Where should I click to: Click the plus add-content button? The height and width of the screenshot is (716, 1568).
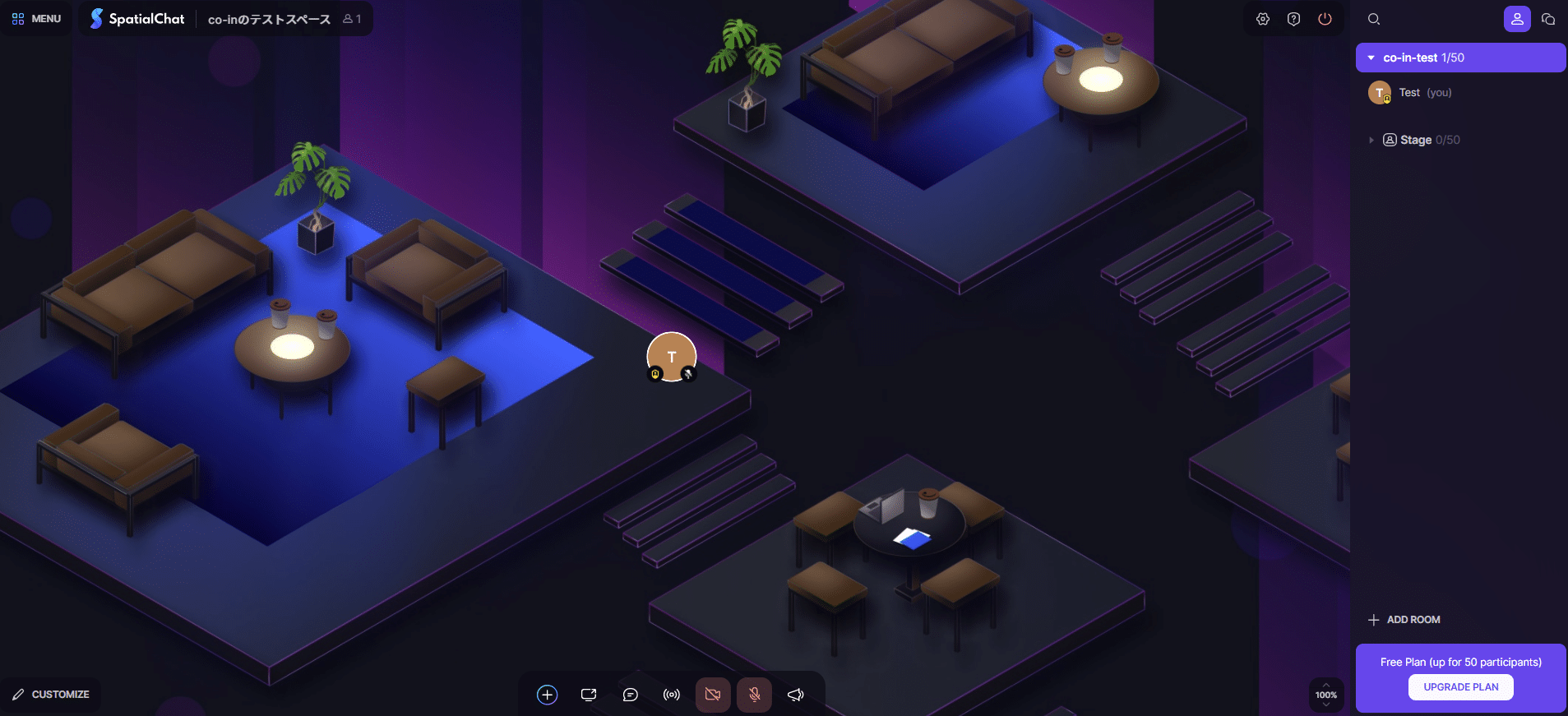pos(547,695)
